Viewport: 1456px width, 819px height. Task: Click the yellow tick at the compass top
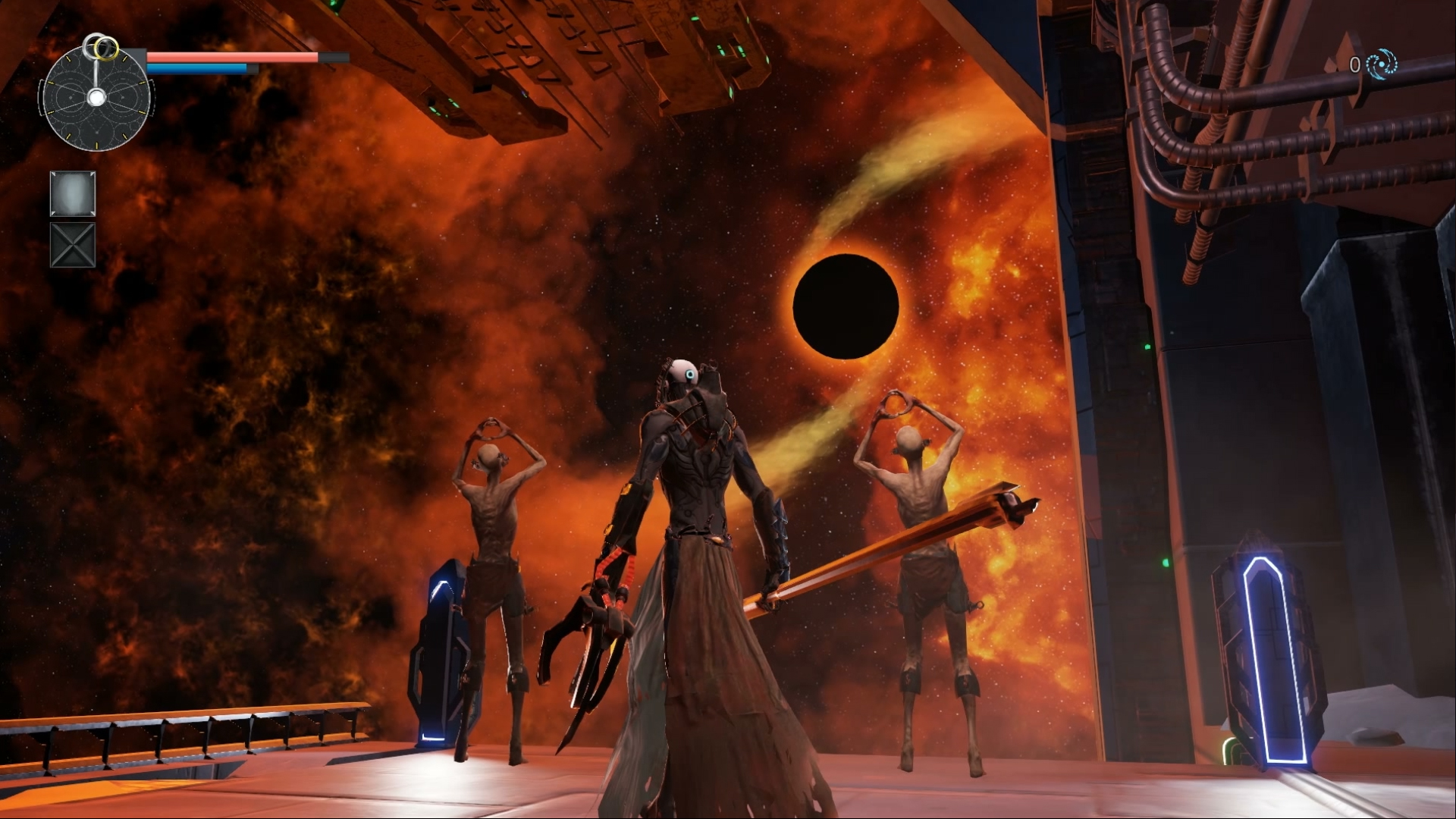125,58
